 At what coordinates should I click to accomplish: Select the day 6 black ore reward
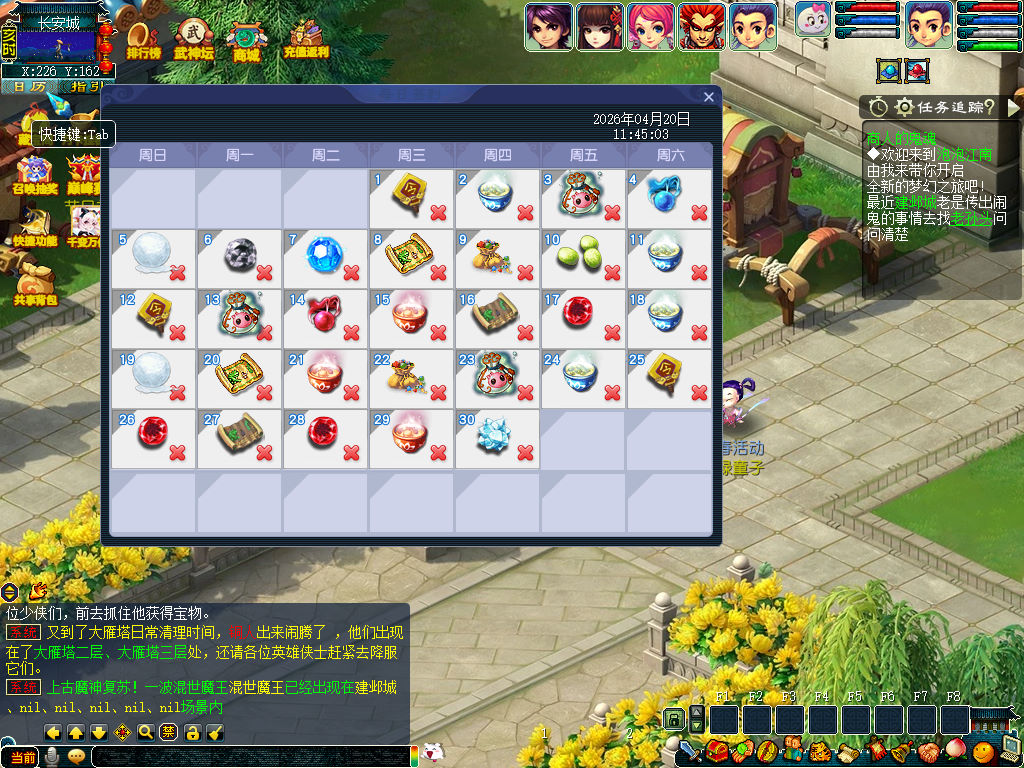coord(238,253)
